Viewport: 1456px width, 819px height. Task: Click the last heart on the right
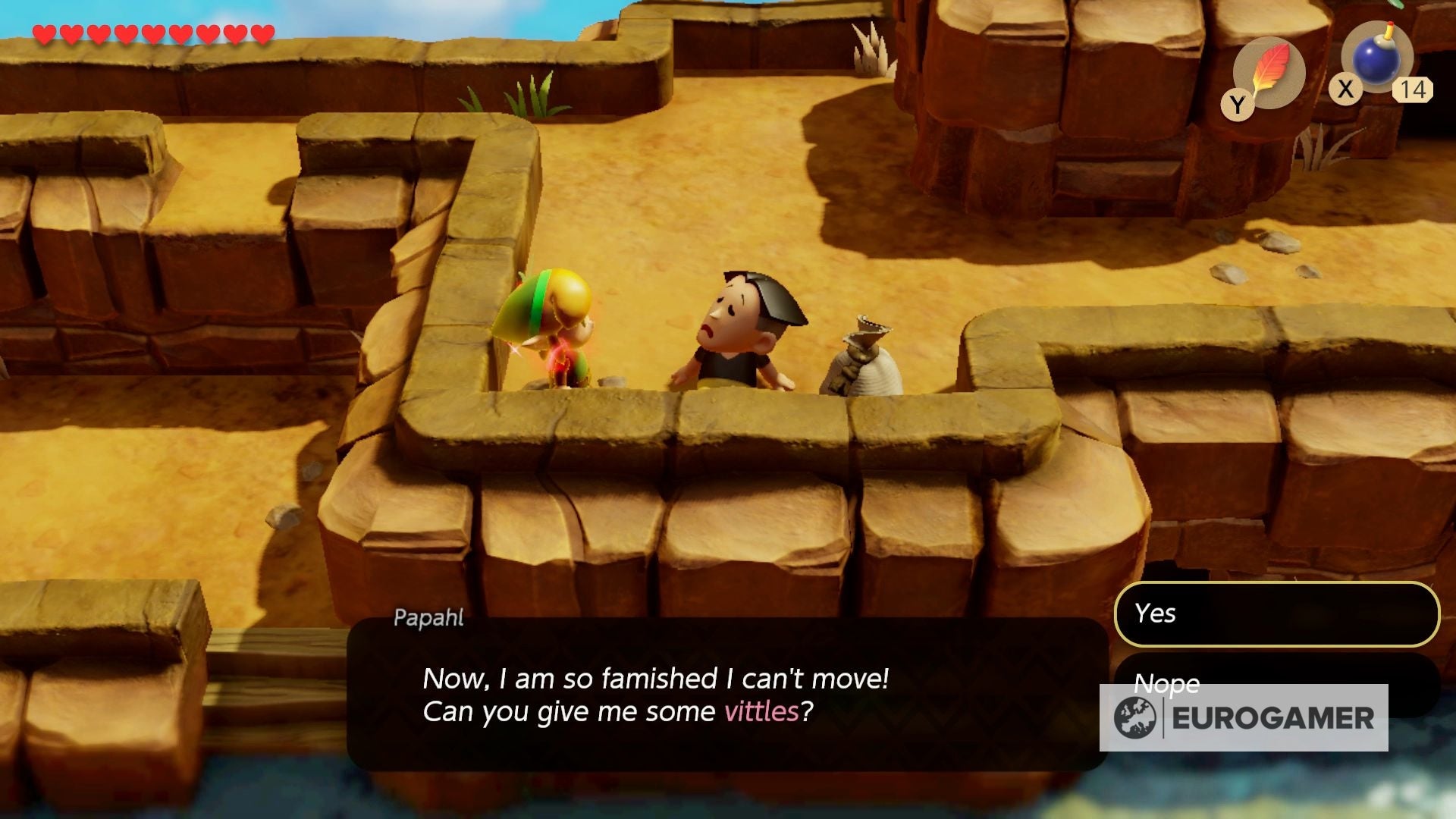click(262, 34)
